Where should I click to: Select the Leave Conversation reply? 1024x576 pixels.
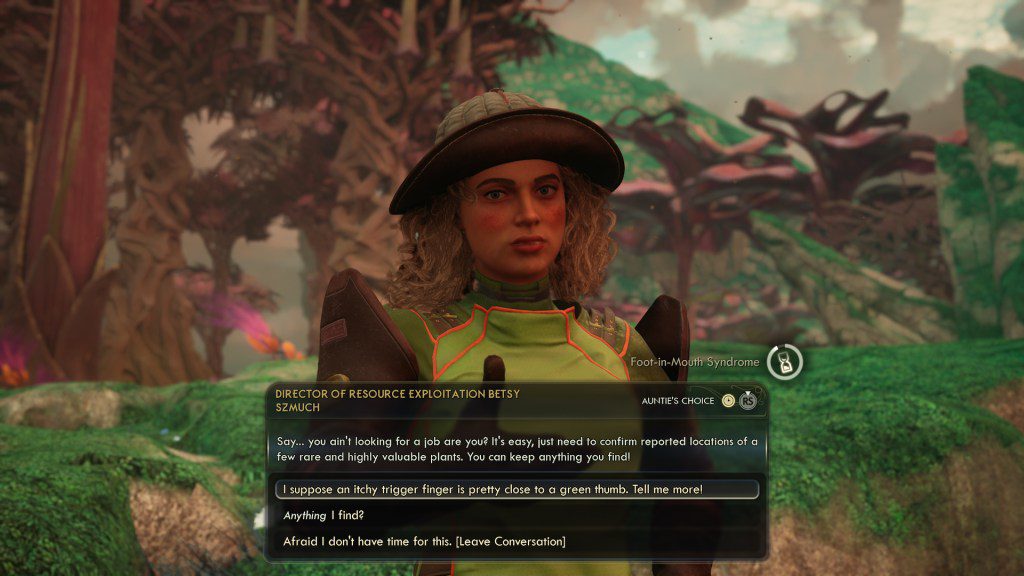[x=424, y=542]
